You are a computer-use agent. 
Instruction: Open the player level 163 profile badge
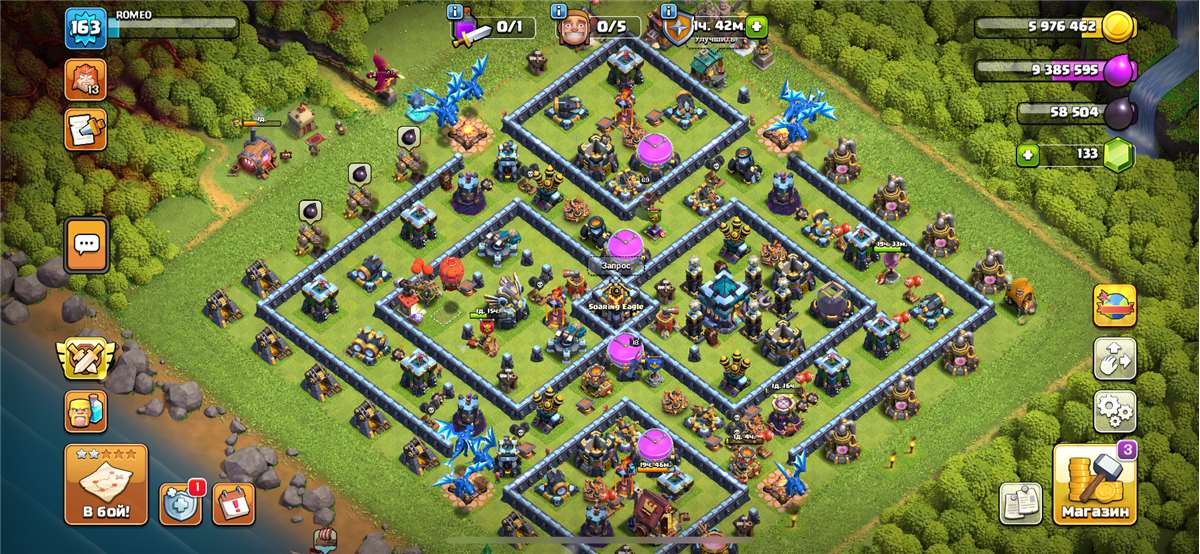(85, 28)
